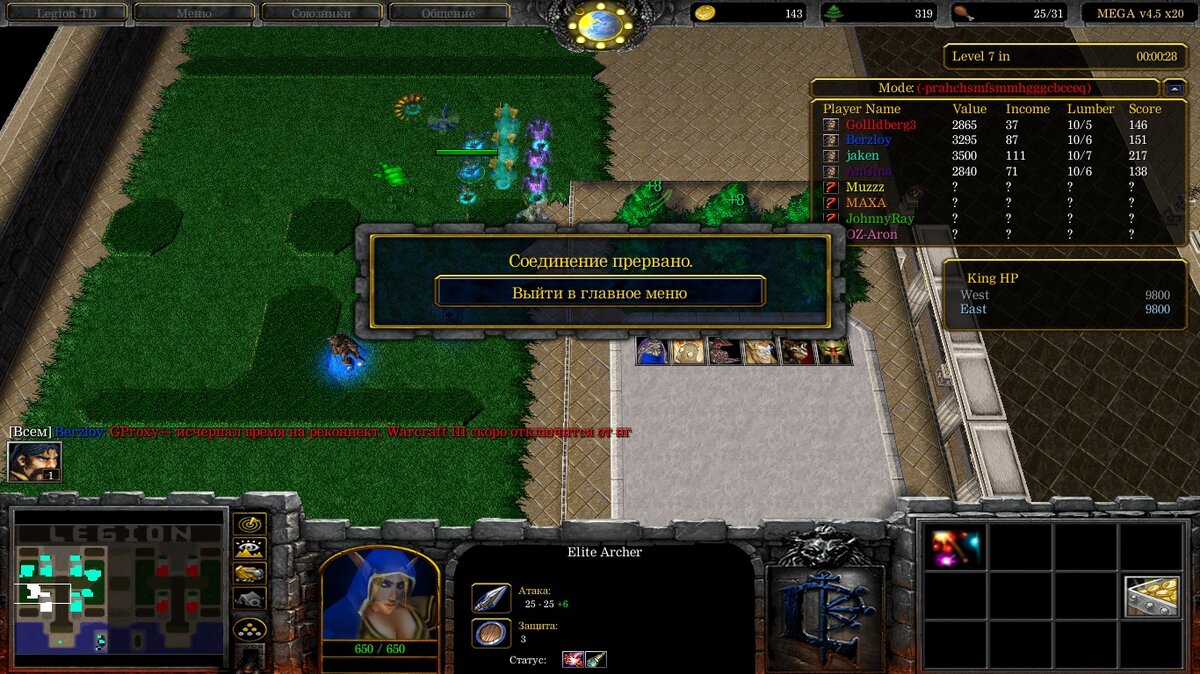Open the Legion TD quests menu
The width and height of the screenshot is (1200, 674).
(68, 13)
